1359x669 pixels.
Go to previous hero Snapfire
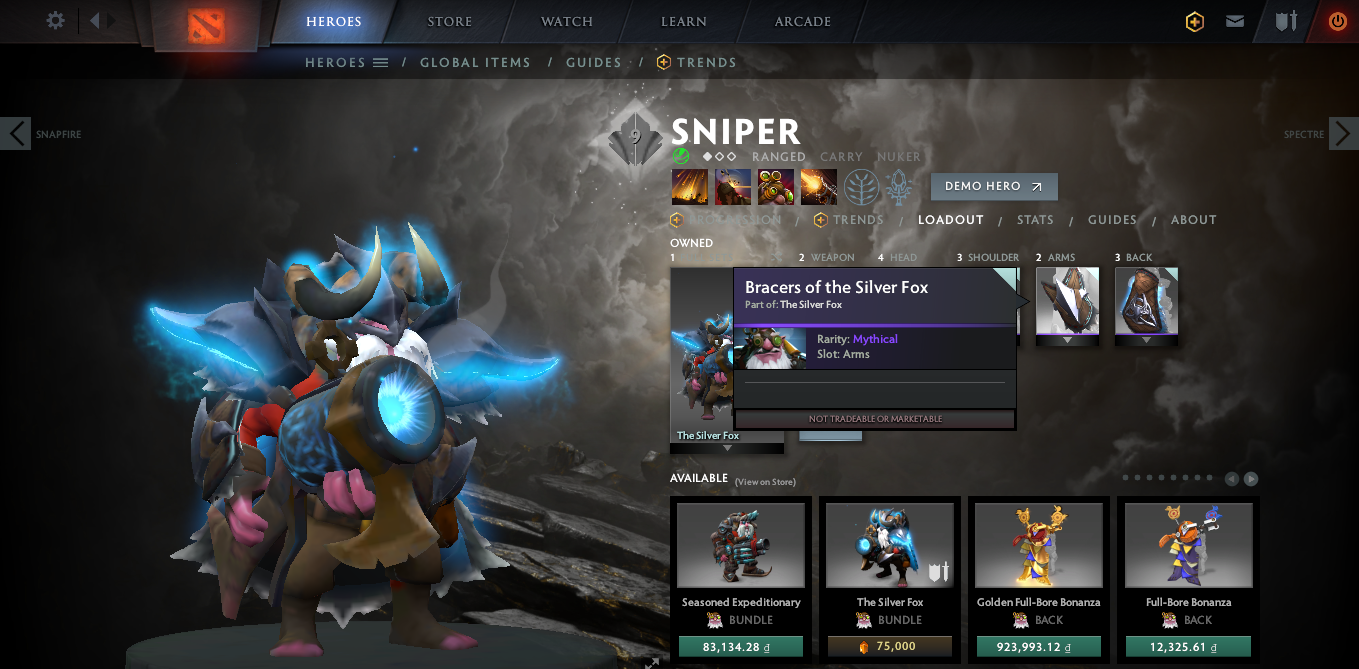tap(16, 133)
